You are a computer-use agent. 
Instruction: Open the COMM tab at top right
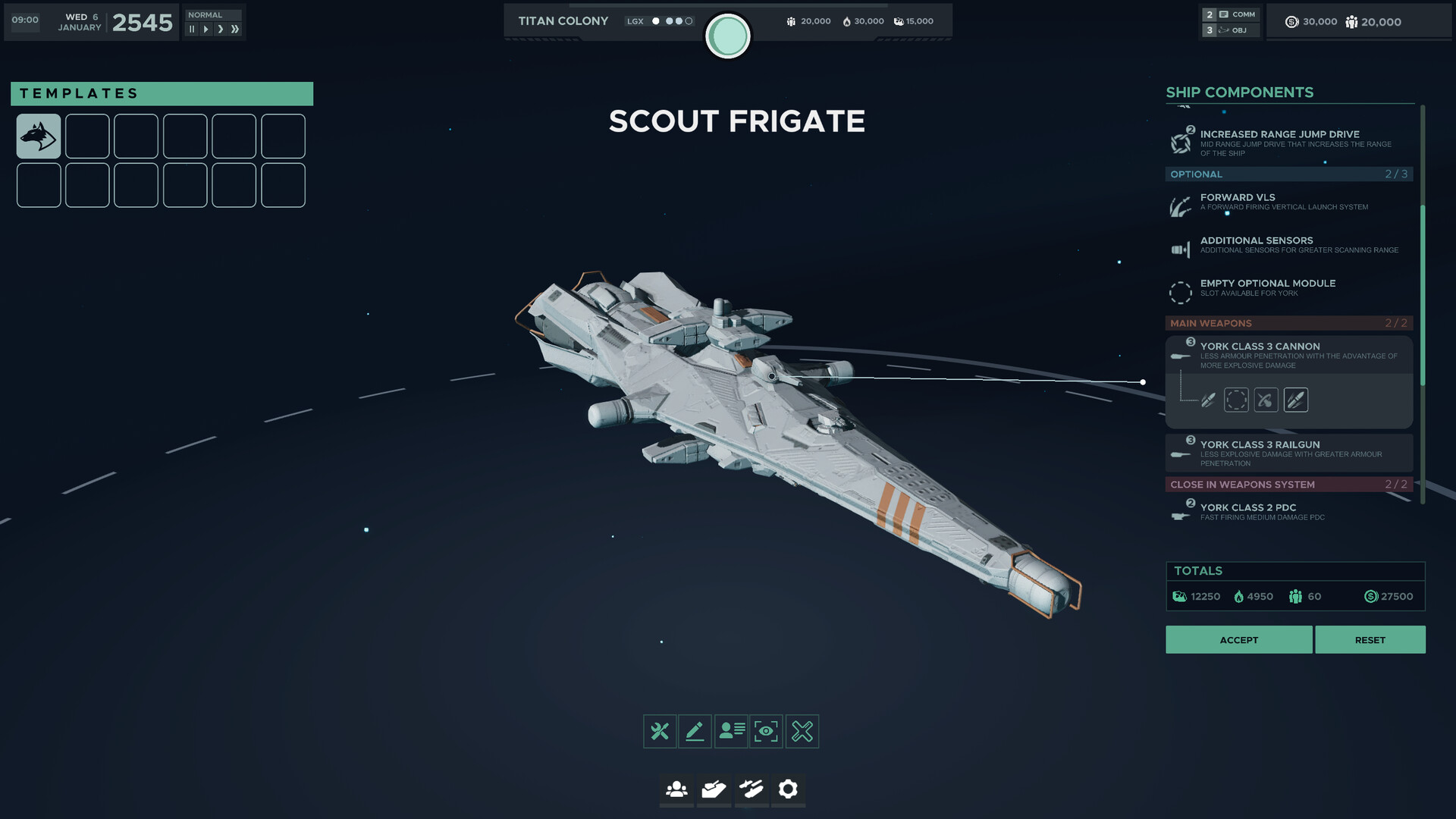point(1238,14)
